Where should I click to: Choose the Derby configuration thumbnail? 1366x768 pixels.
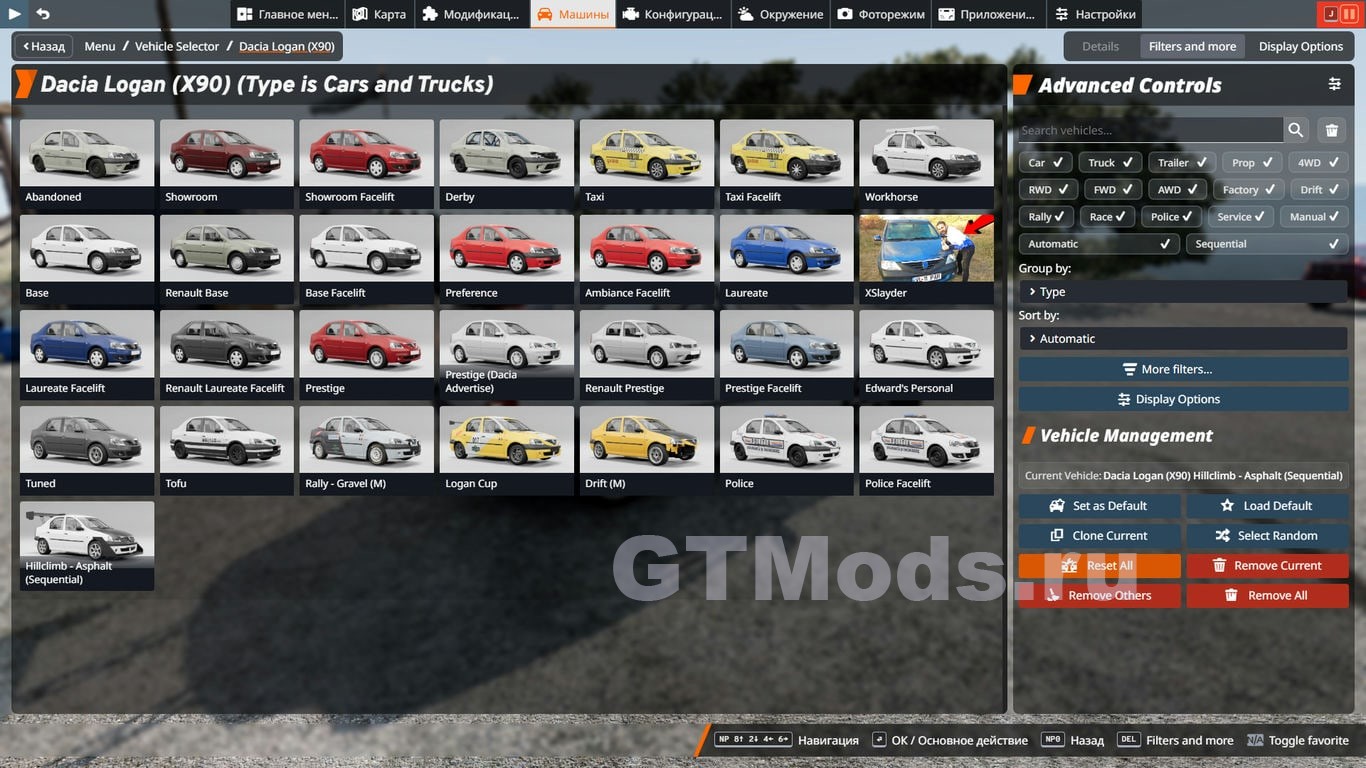tap(506, 161)
